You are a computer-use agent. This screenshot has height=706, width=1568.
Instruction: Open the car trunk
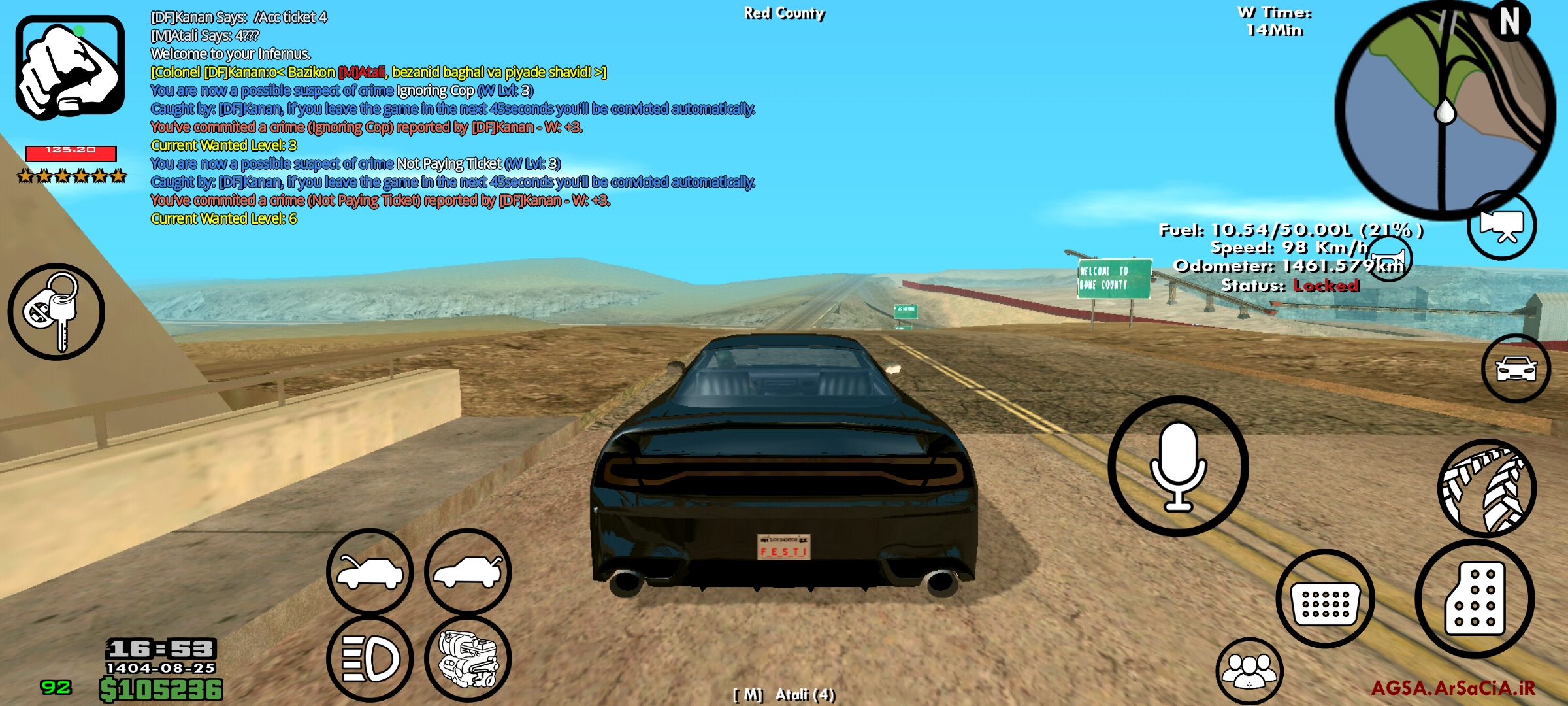[x=468, y=572]
